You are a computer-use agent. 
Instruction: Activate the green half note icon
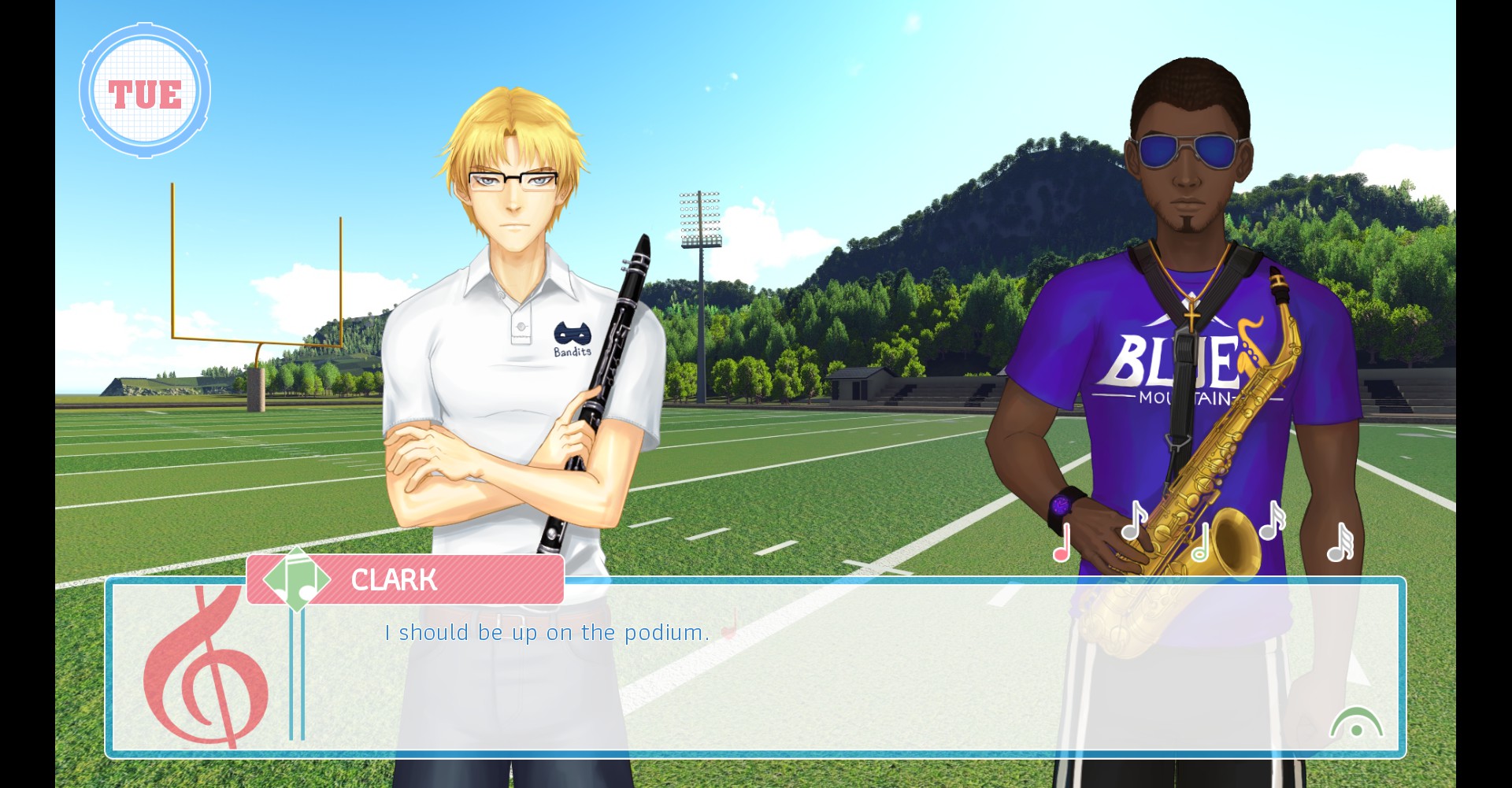pyautogui.click(x=1200, y=544)
